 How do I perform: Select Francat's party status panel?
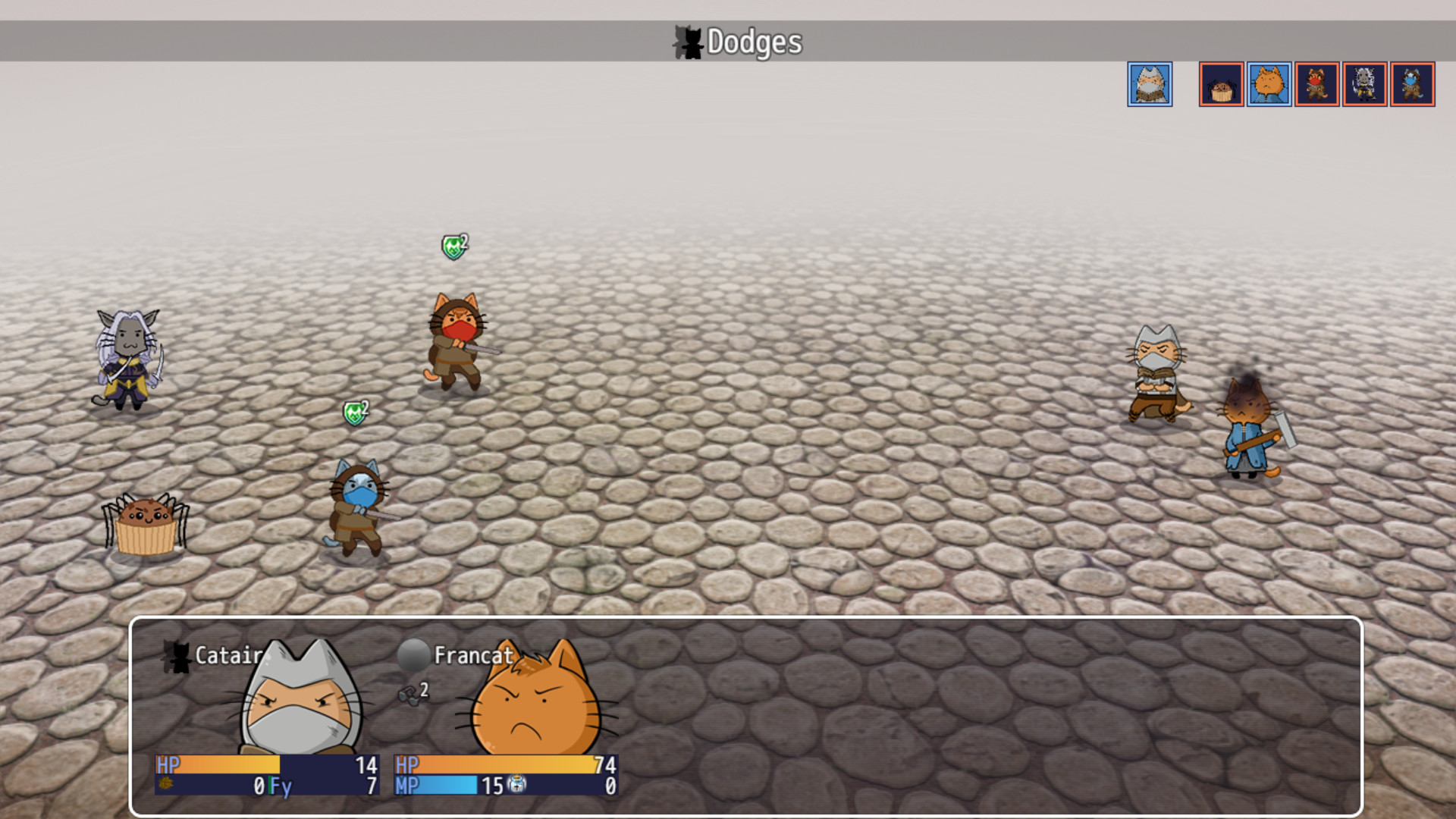tap(506, 717)
